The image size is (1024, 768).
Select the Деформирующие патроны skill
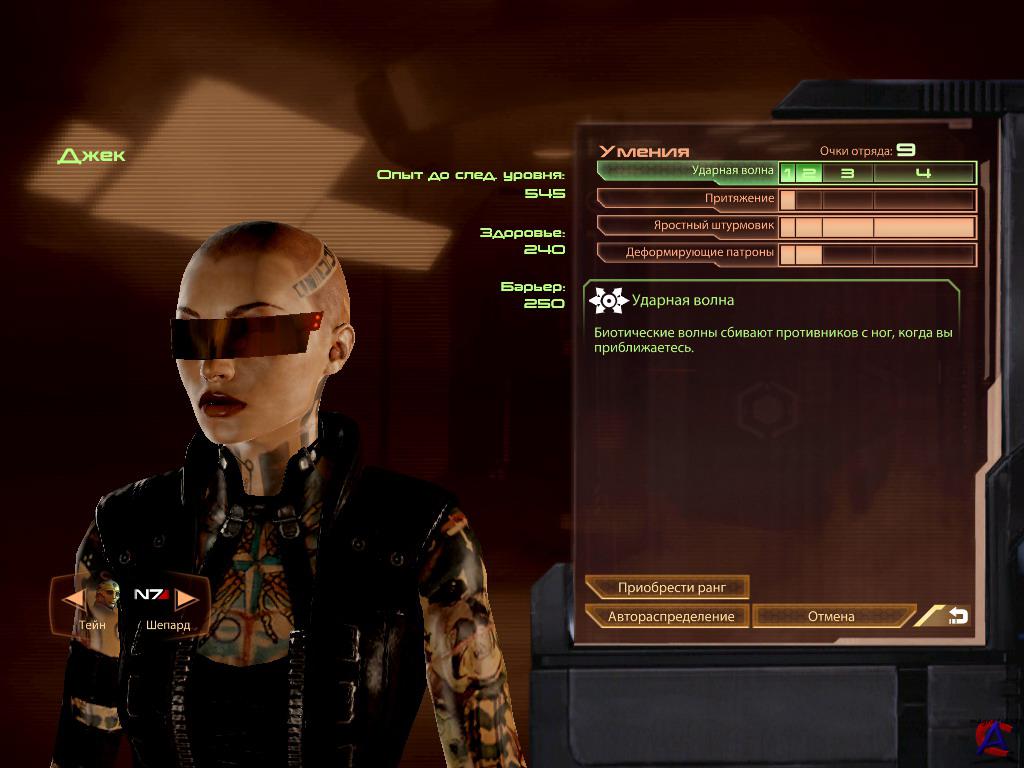(688, 253)
